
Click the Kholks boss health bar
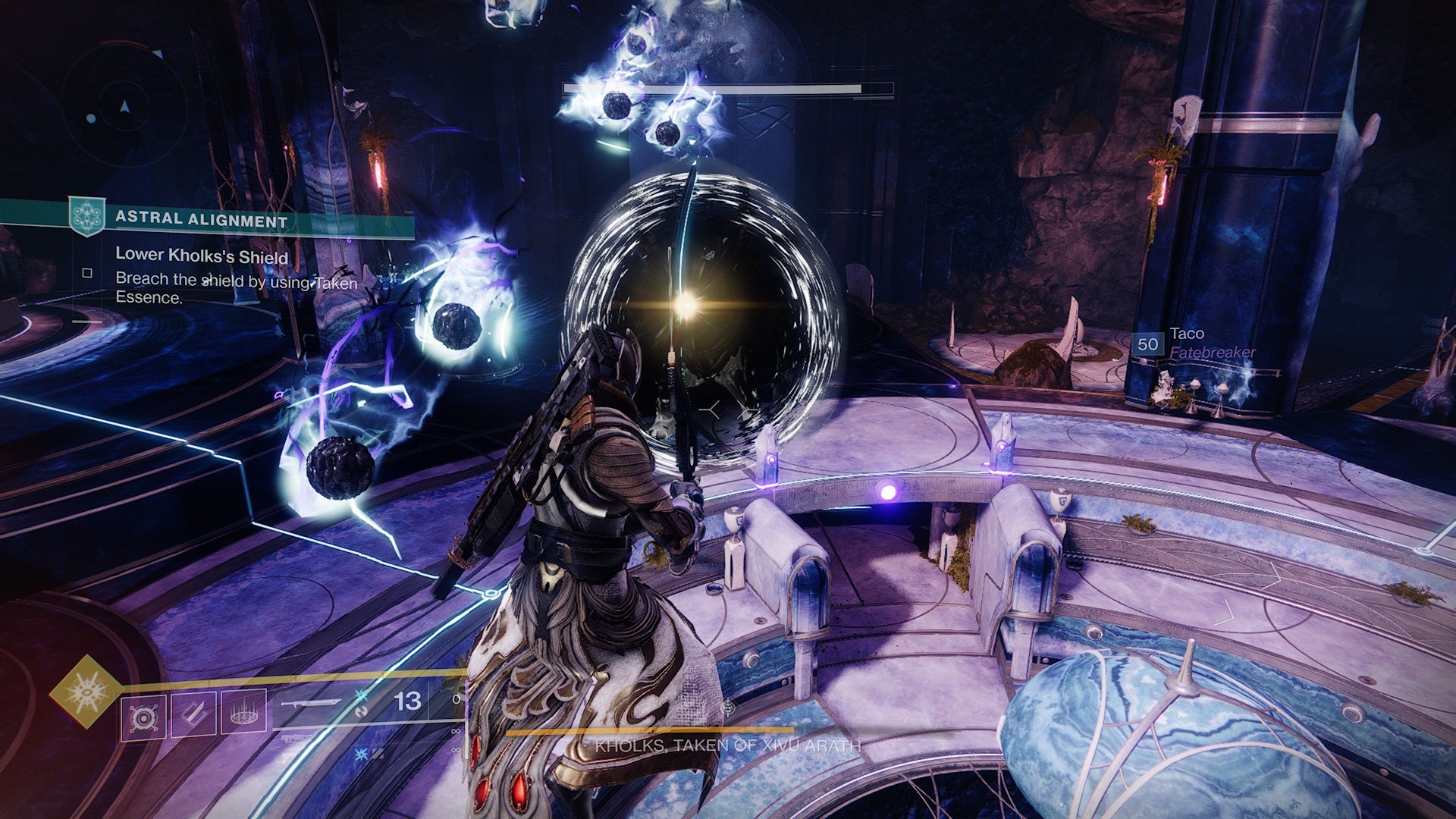pos(730,90)
